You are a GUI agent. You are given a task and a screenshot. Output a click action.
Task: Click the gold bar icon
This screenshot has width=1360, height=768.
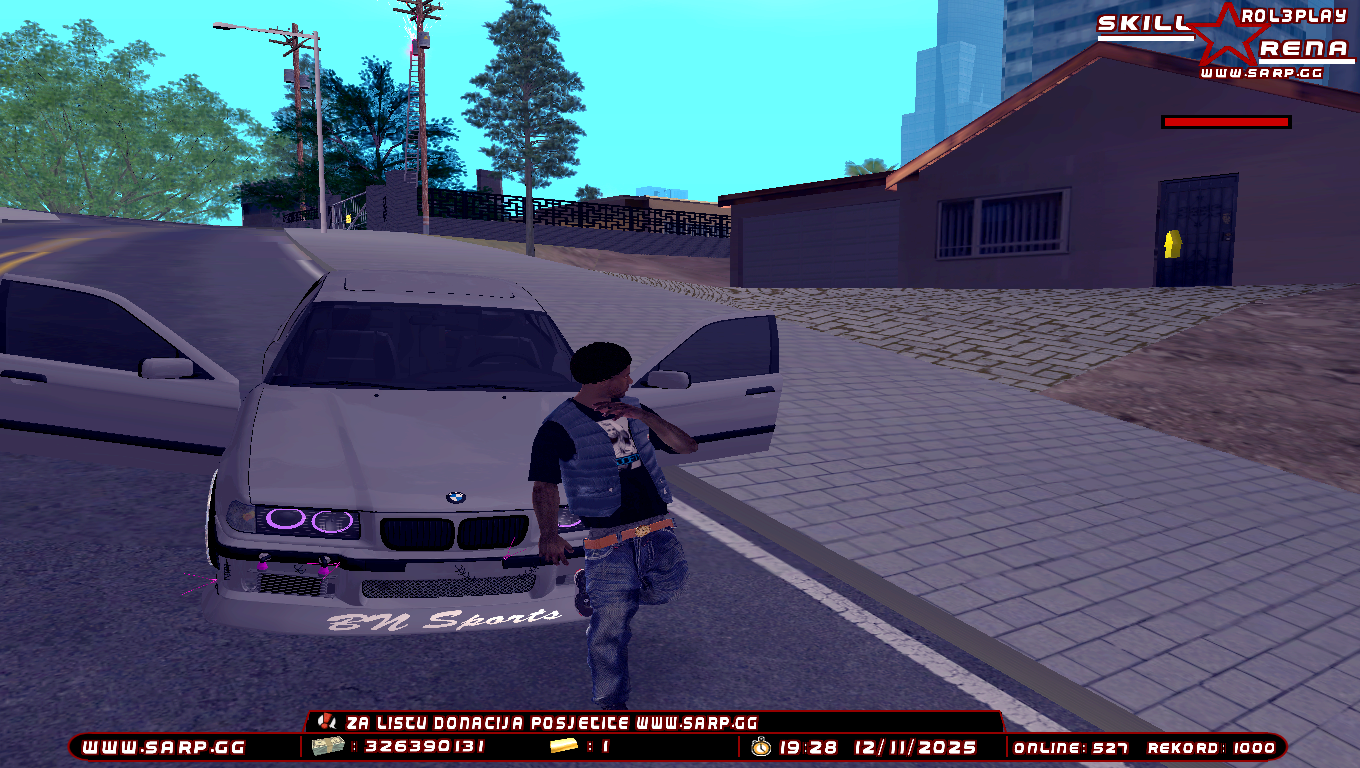pos(564,746)
